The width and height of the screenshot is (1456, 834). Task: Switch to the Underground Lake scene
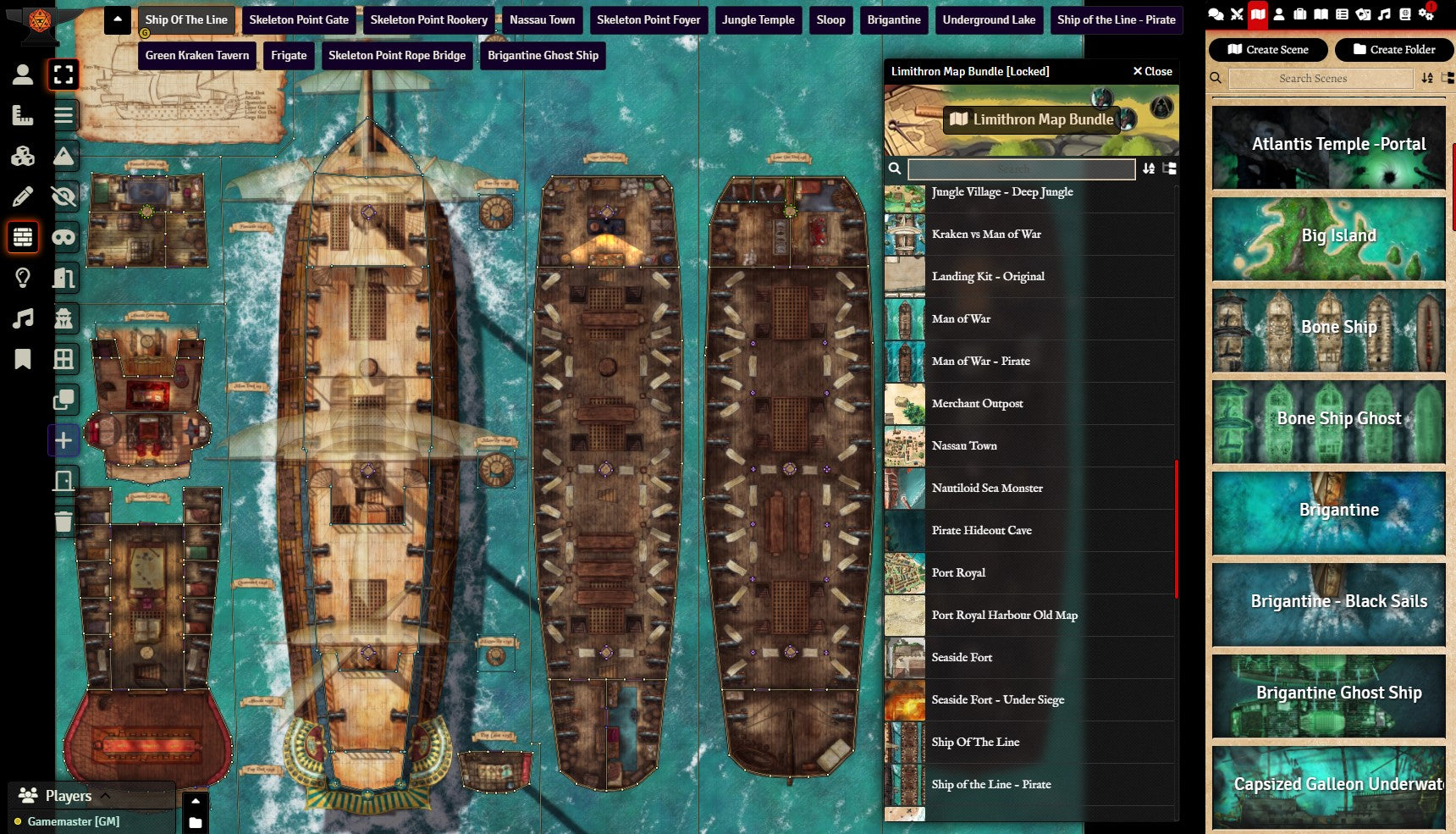click(x=989, y=19)
